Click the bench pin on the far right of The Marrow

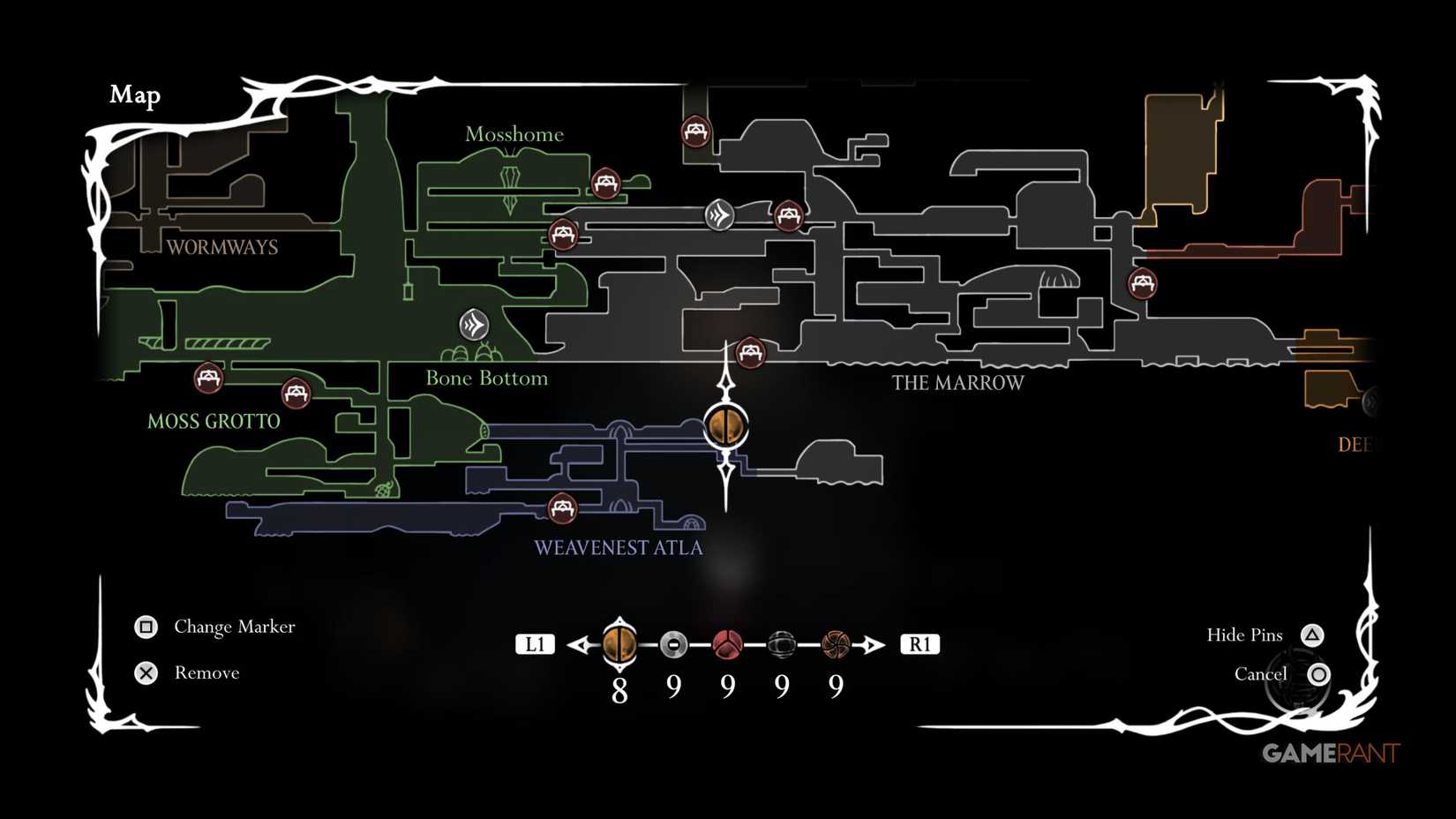pos(1142,283)
